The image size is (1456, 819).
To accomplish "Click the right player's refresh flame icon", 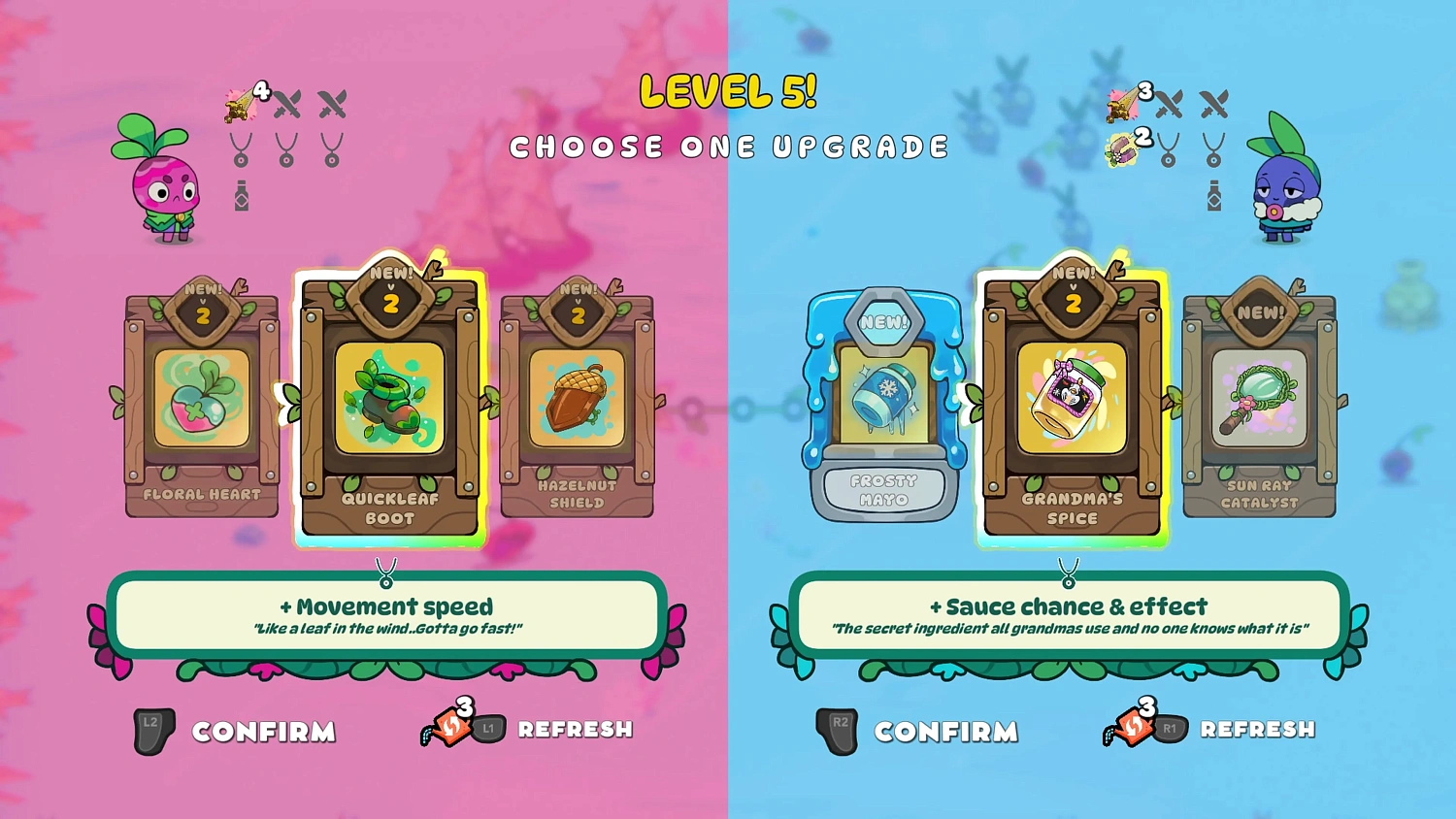I will [1132, 727].
